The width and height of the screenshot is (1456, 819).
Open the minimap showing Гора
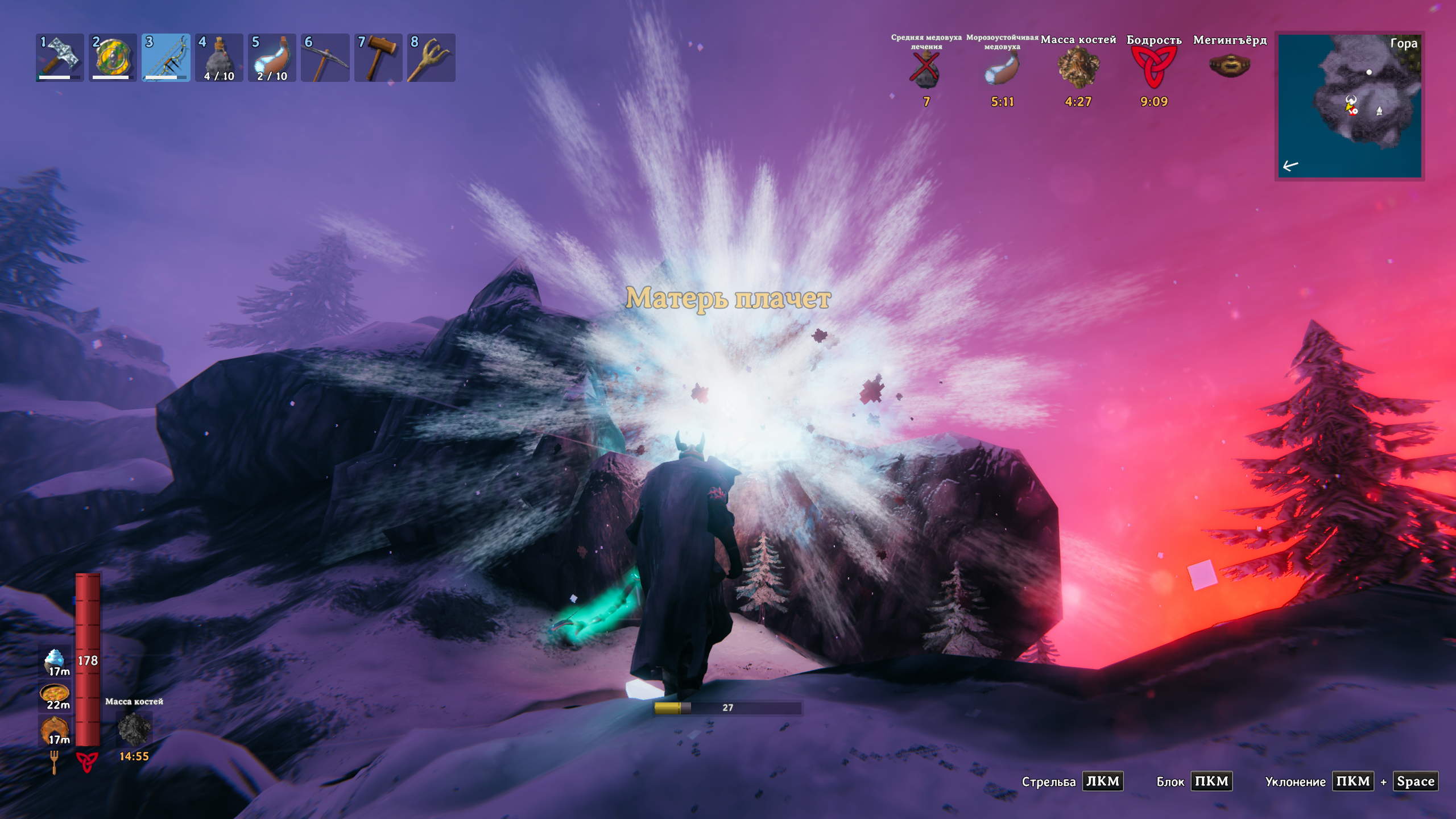pyautogui.click(x=1349, y=106)
